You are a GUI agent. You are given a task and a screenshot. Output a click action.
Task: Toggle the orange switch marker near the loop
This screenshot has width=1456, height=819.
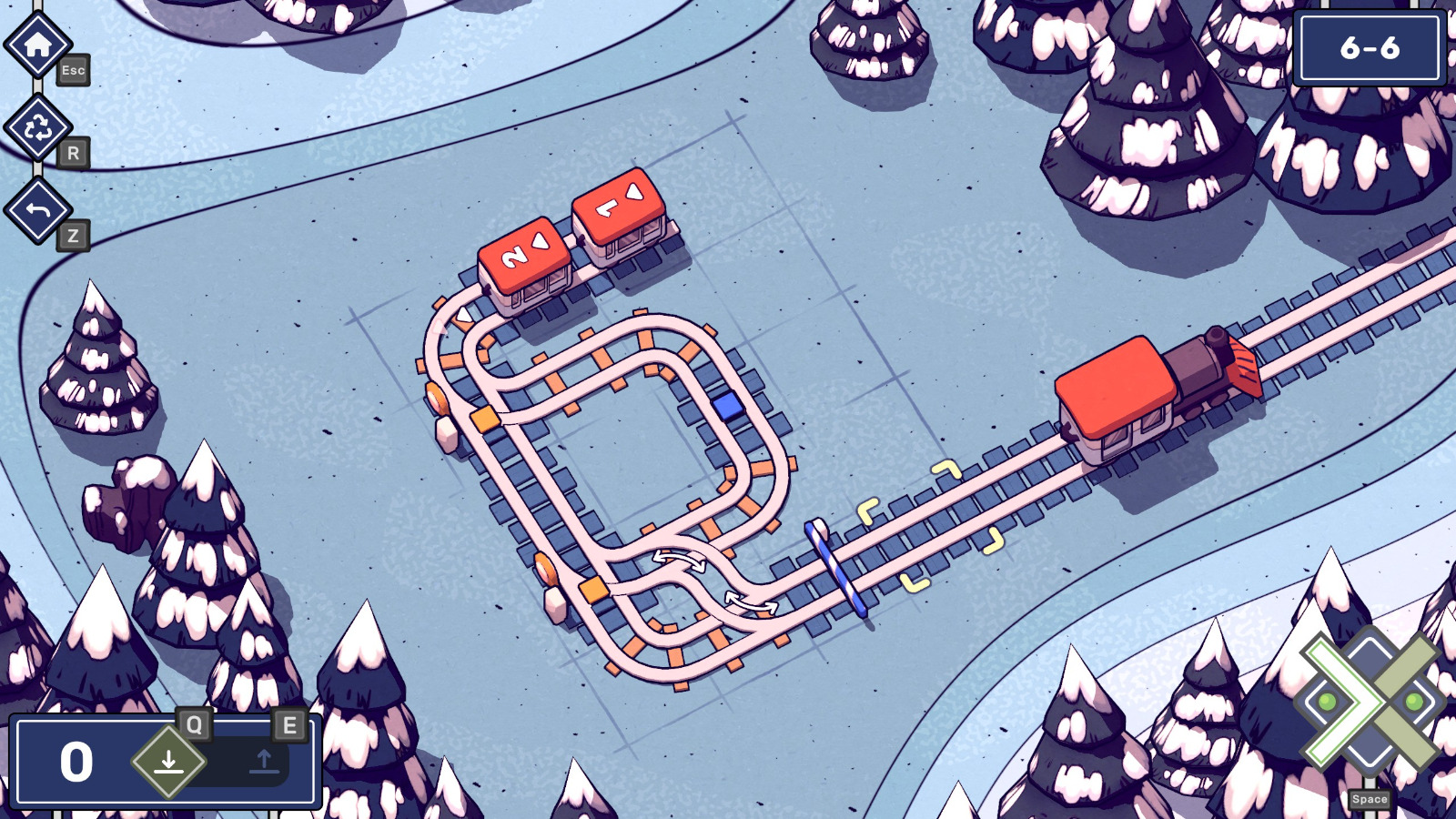point(485,420)
